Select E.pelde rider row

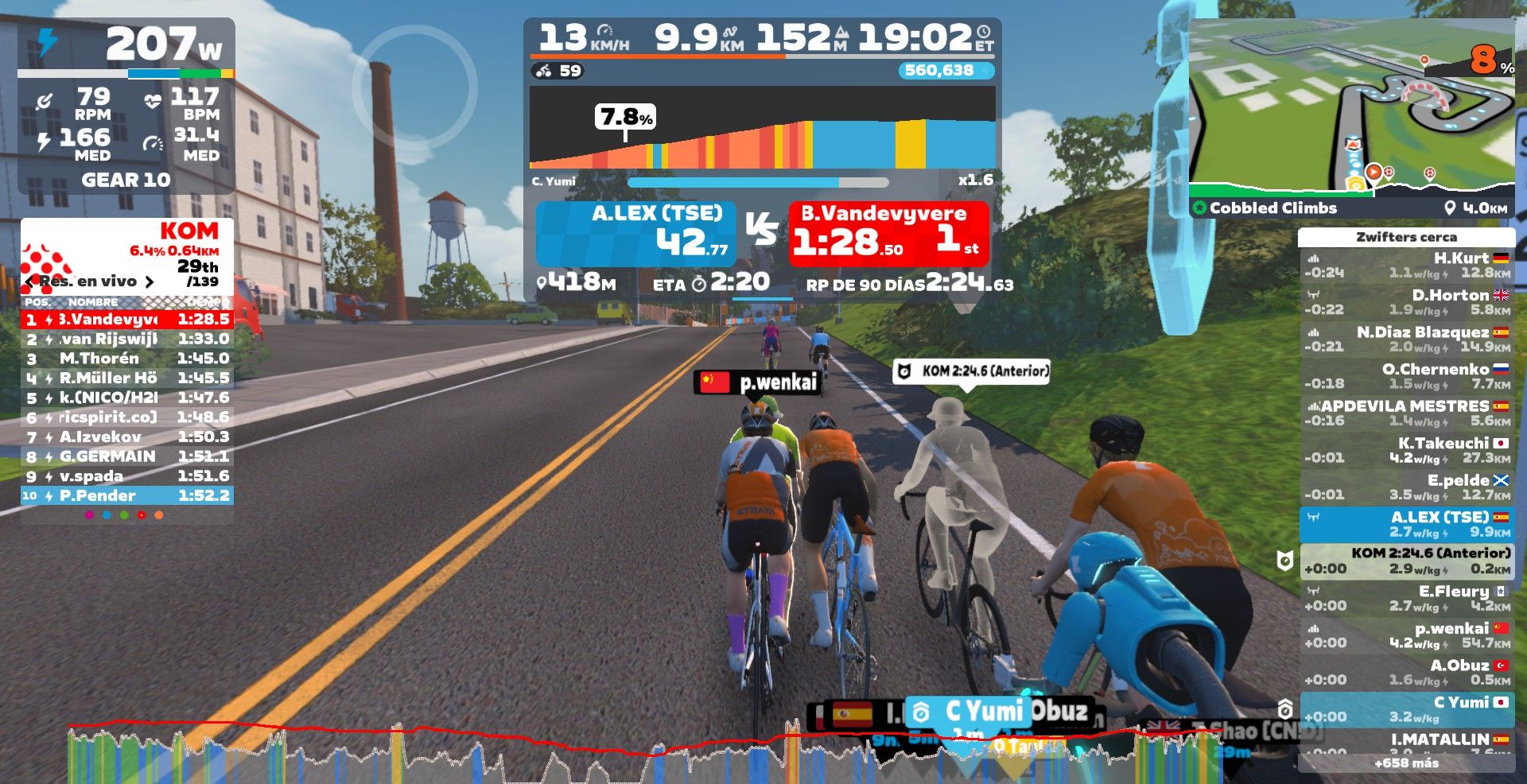pyautogui.click(x=1406, y=487)
